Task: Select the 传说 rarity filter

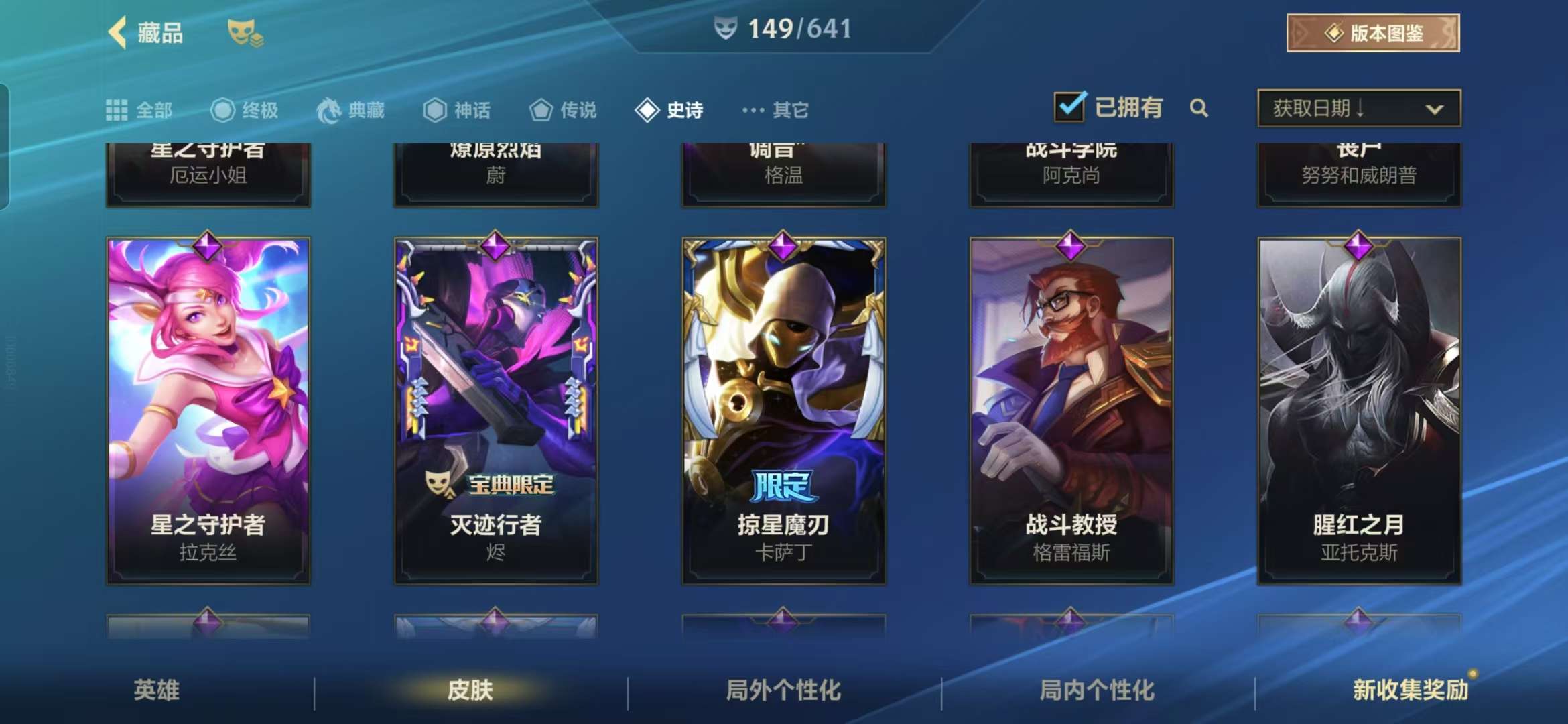Action: pyautogui.click(x=563, y=110)
